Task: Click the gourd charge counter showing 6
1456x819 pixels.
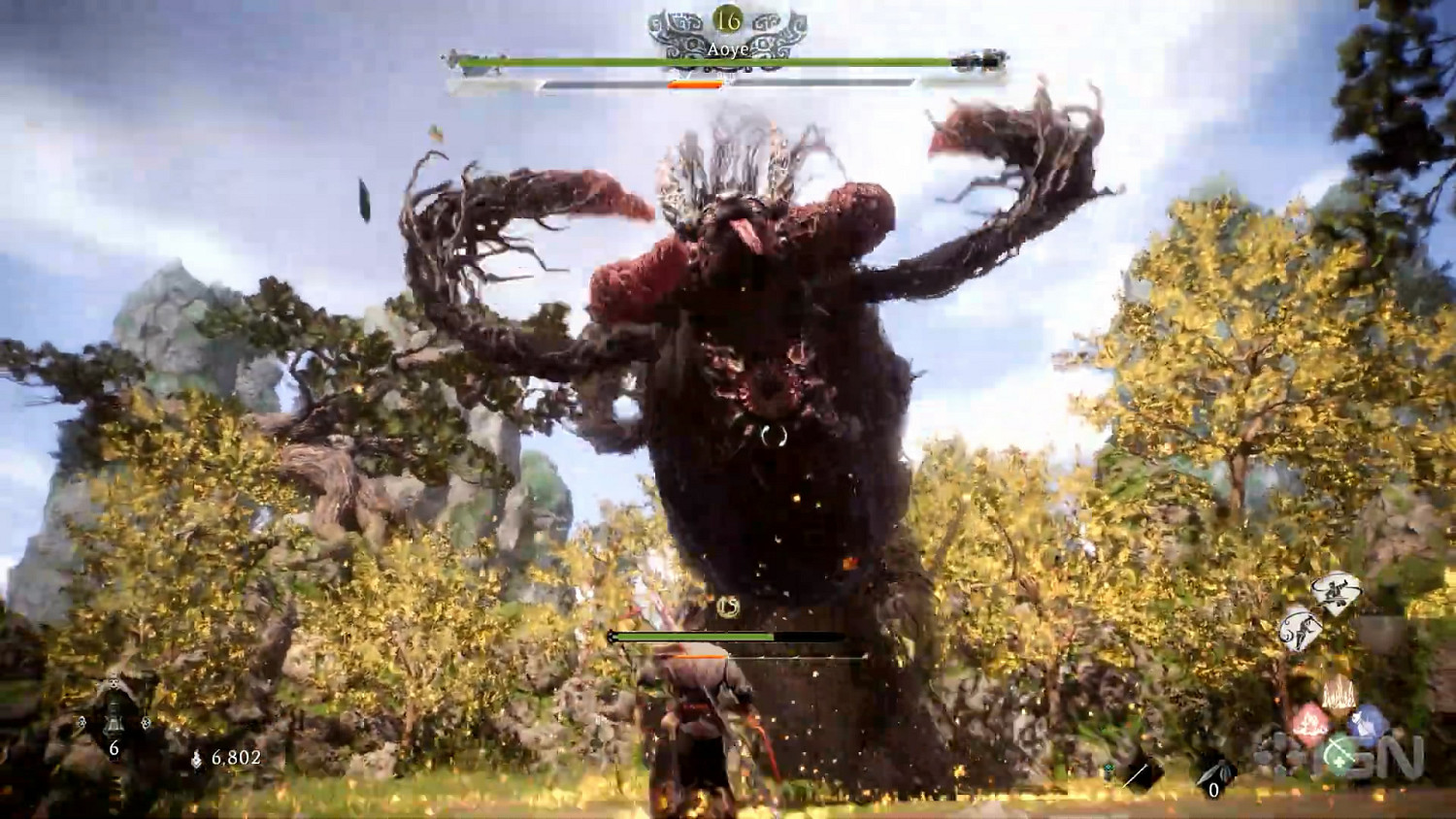Action: [x=114, y=747]
